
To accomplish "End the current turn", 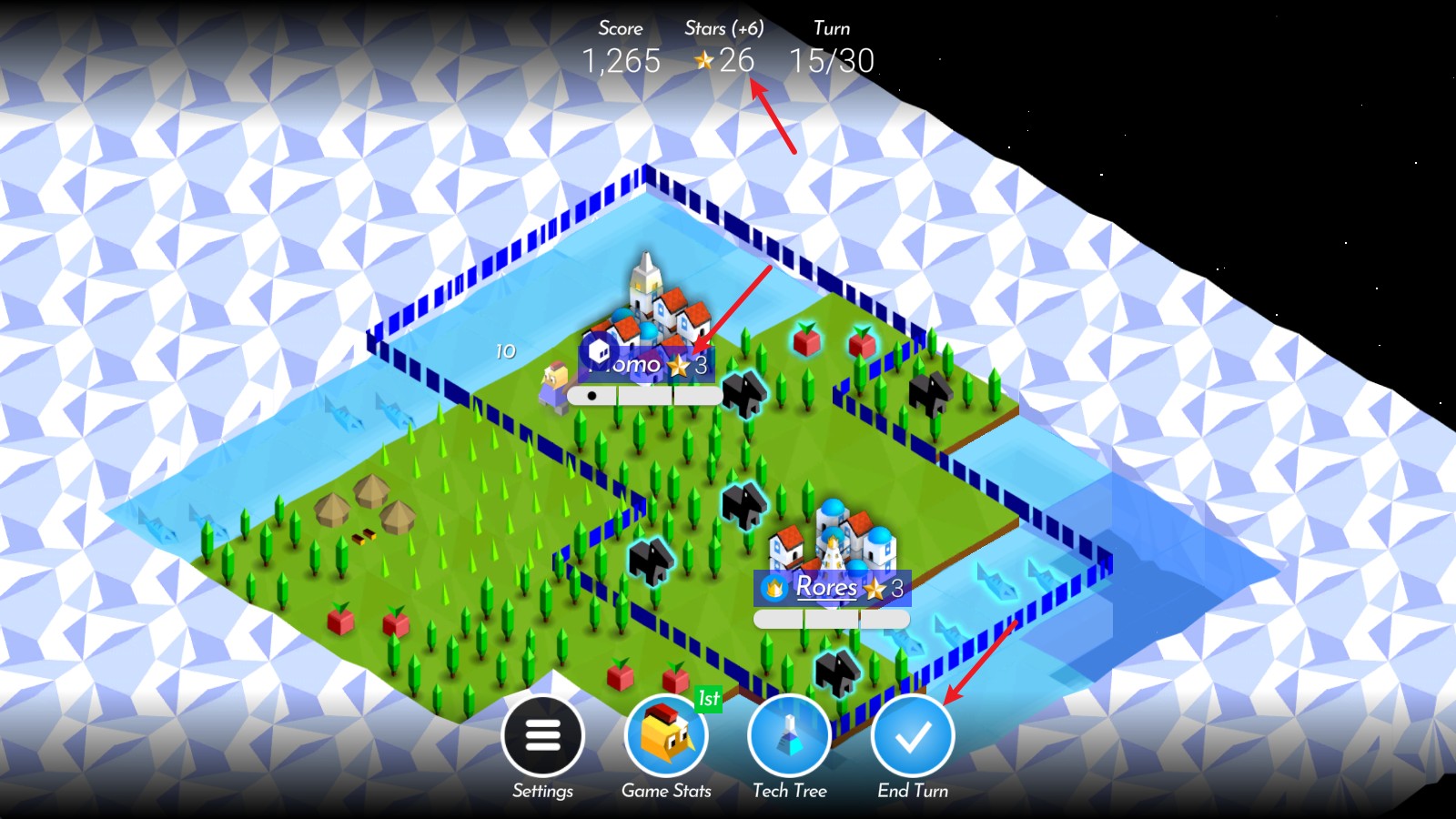I will tap(913, 735).
